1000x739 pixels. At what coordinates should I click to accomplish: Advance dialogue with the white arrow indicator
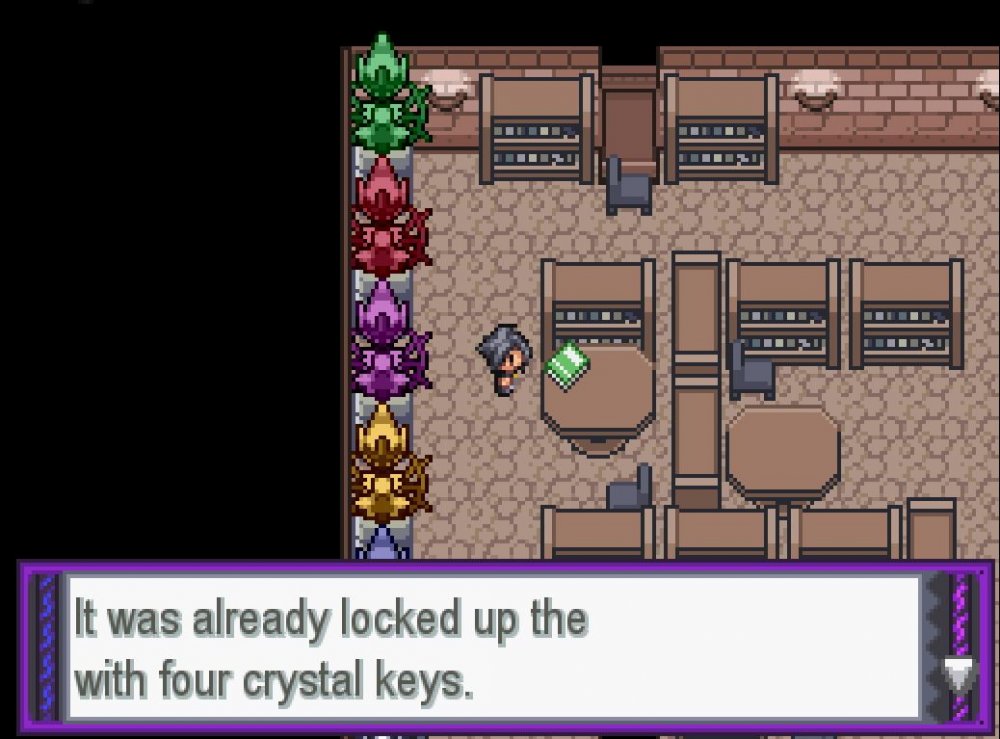click(956, 674)
